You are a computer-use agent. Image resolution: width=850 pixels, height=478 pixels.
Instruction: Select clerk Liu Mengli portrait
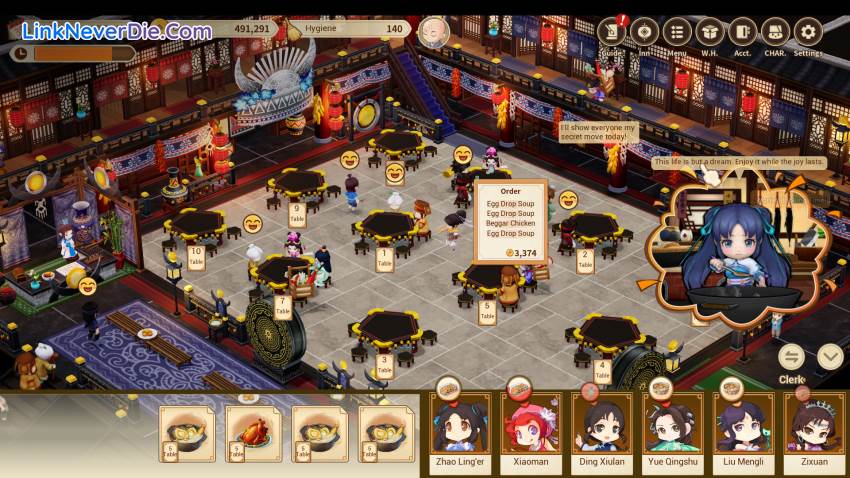tap(744, 426)
